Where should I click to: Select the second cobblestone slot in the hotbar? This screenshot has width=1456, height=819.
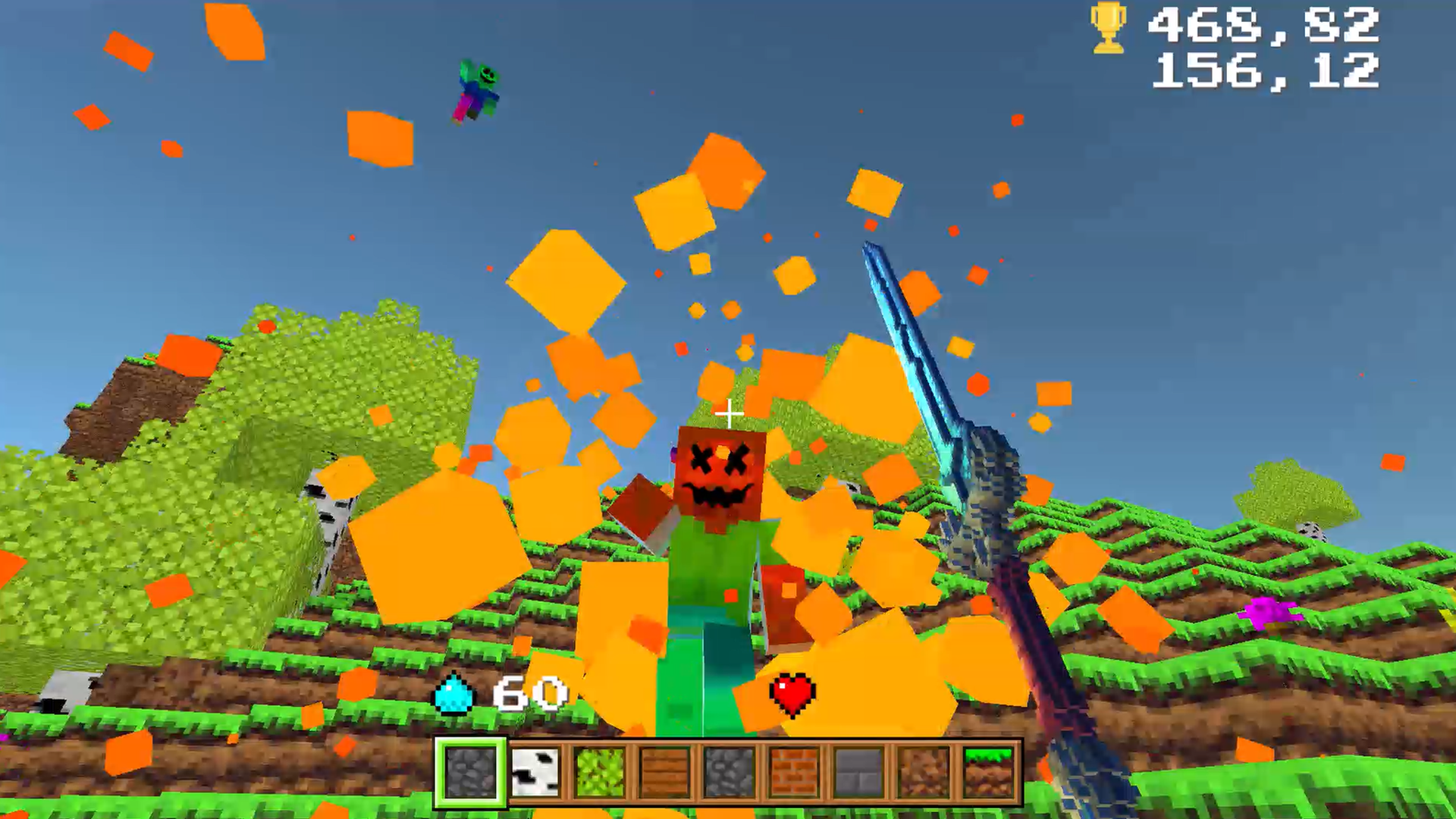[726, 772]
